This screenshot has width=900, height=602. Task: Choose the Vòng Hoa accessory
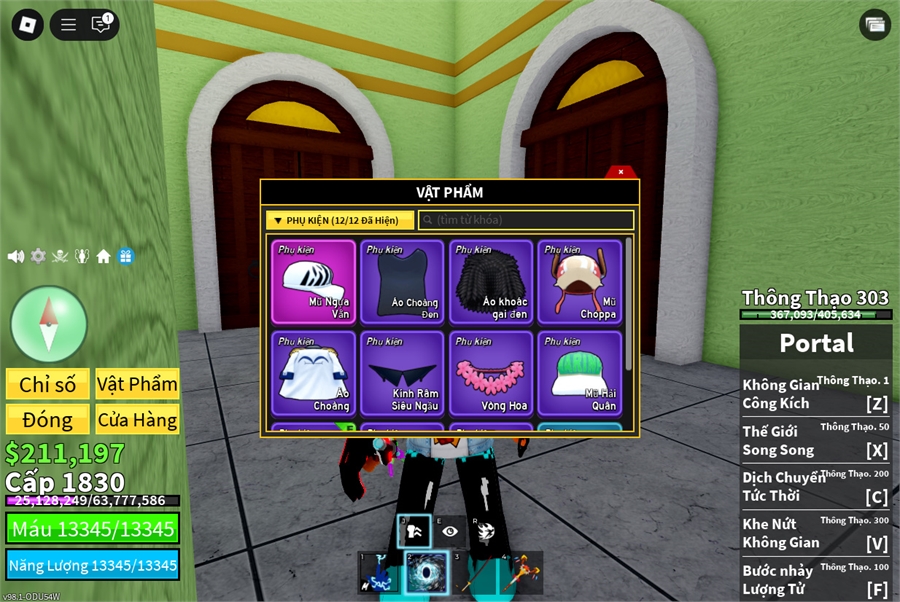pyautogui.click(x=491, y=374)
